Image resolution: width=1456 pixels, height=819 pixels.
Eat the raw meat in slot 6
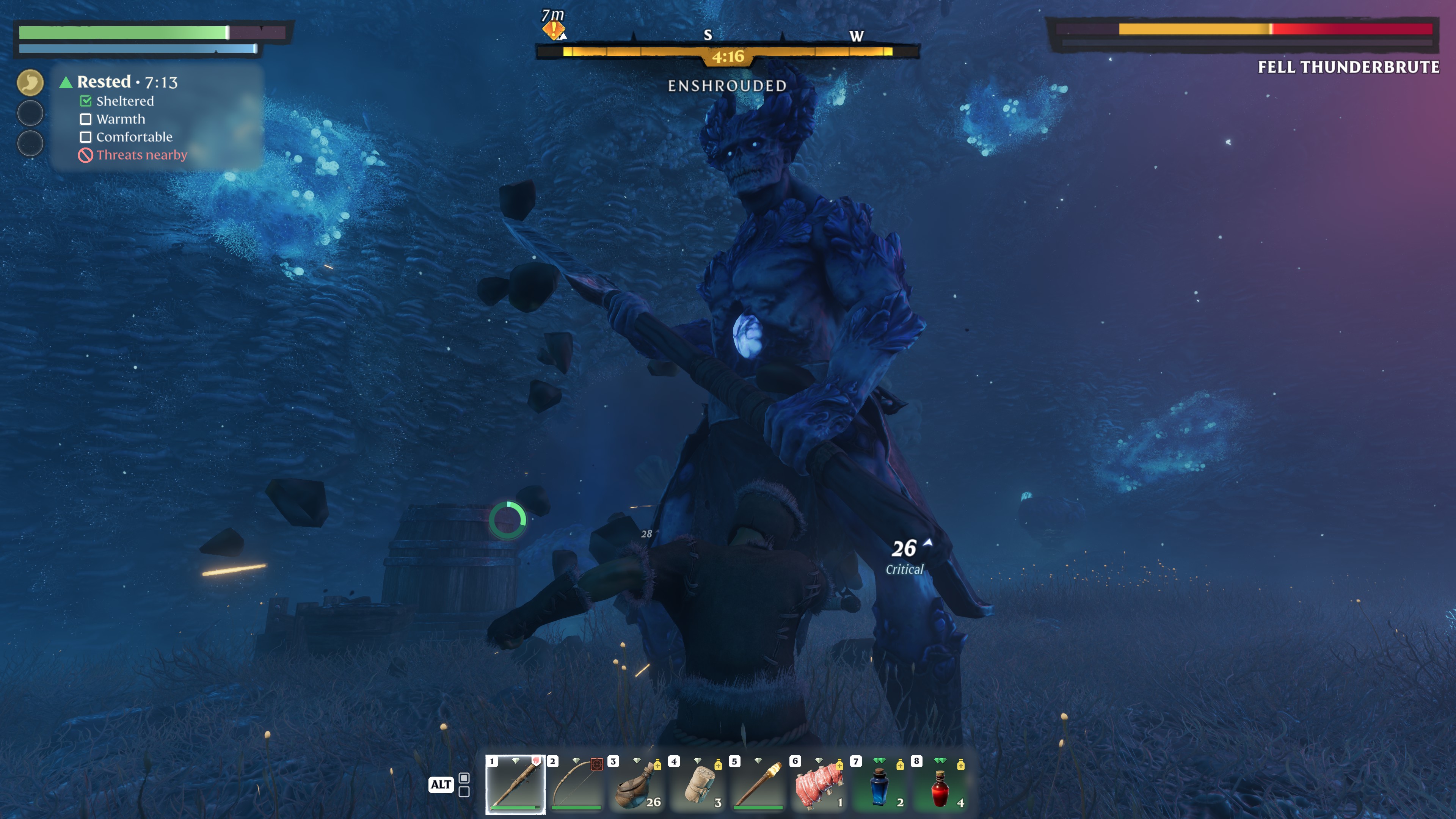(819, 784)
